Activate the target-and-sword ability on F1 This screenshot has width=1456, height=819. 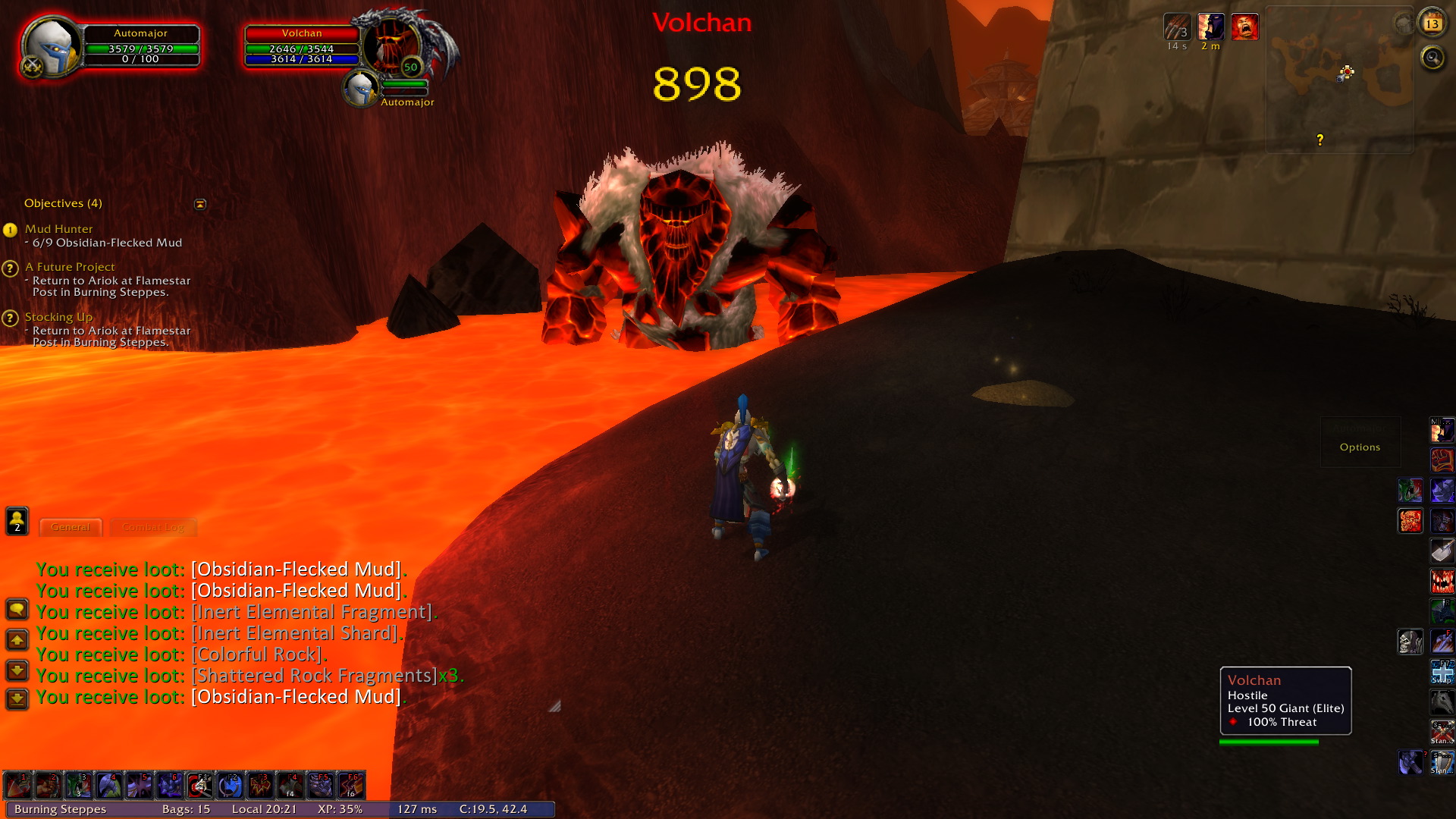199,786
